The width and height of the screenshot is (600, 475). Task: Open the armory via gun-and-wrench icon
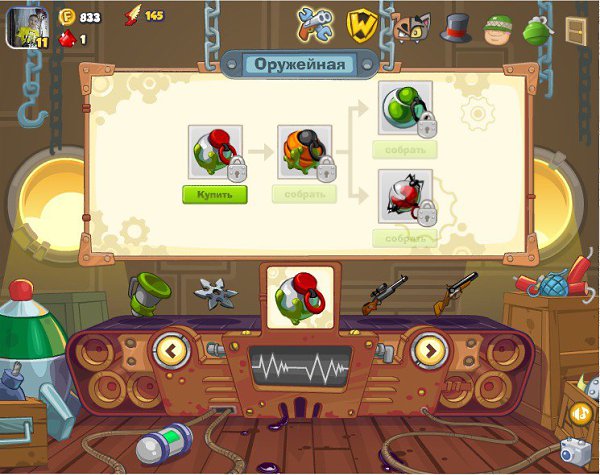click(x=316, y=22)
